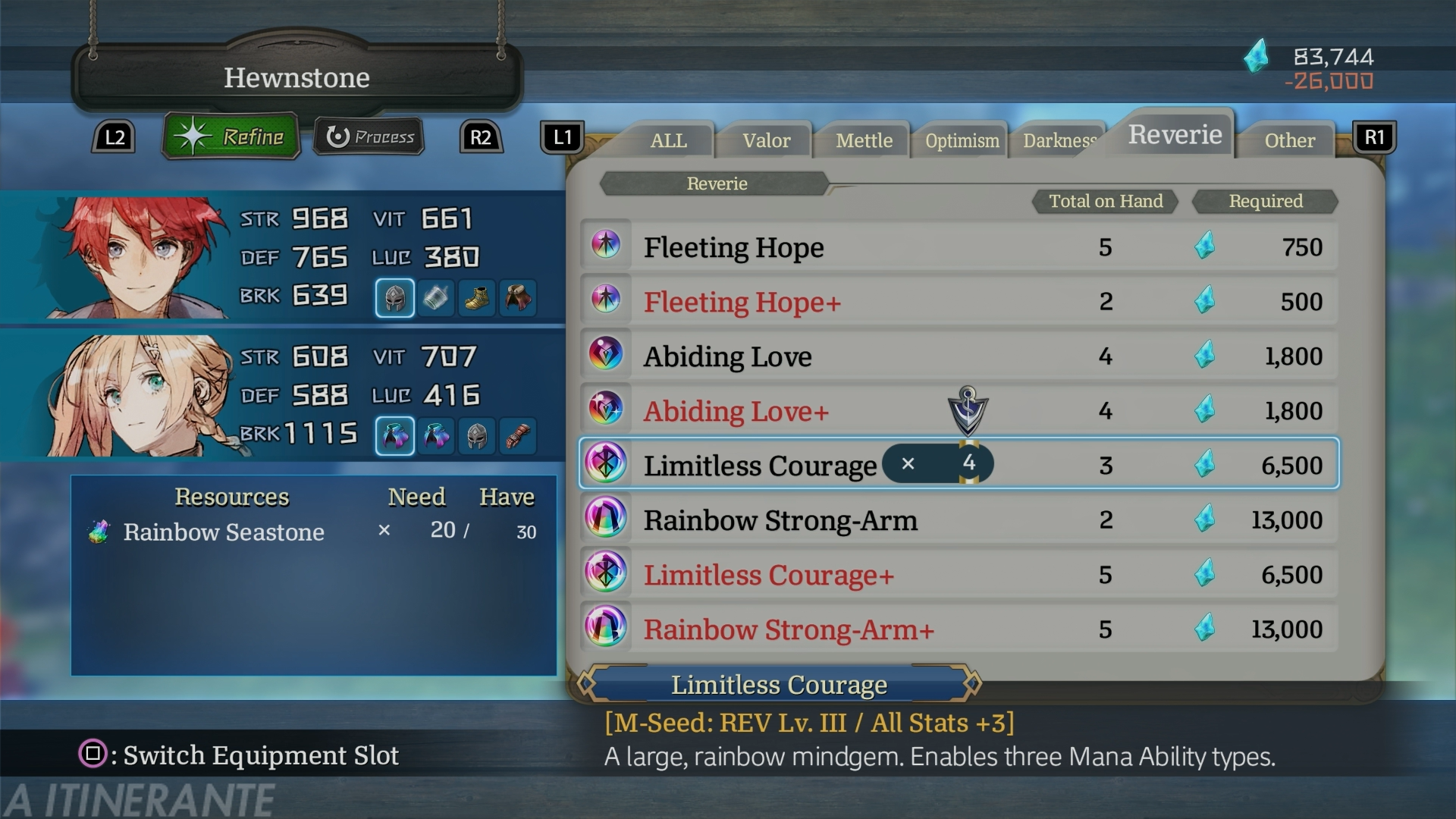1456x819 pixels.
Task: Open the Other category tab
Action: pyautogui.click(x=1289, y=140)
